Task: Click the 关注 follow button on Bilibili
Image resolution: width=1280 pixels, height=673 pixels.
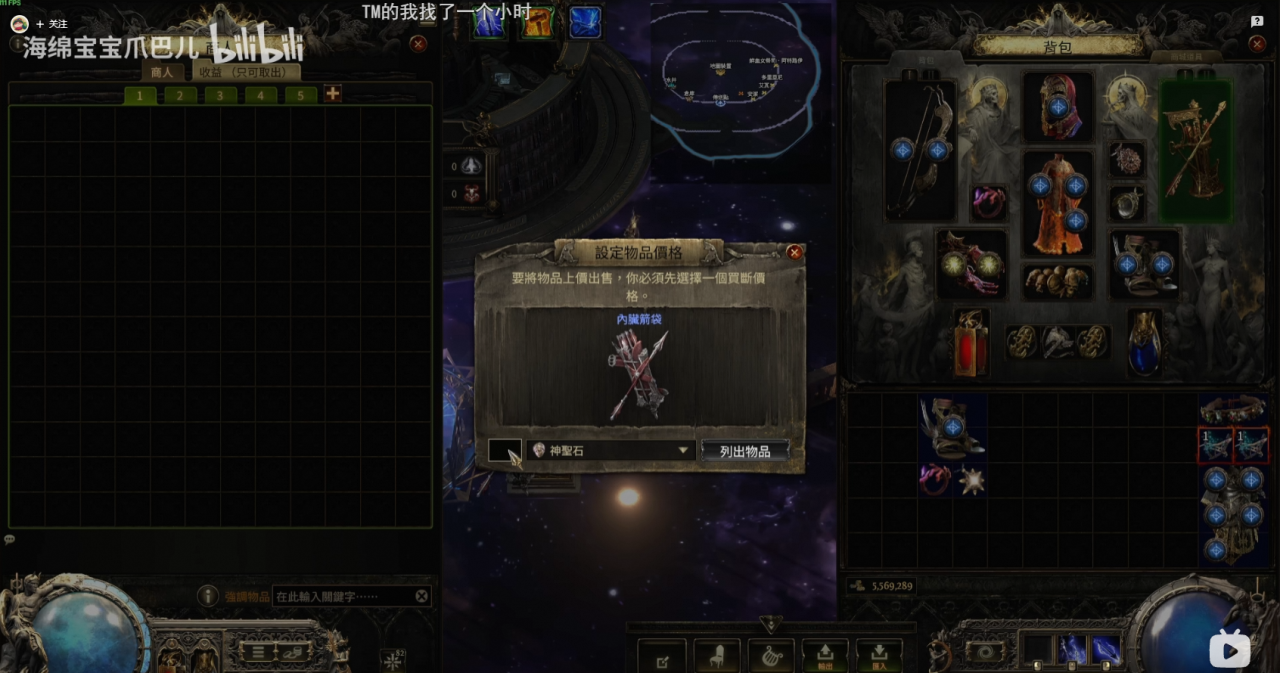Action: coord(51,23)
